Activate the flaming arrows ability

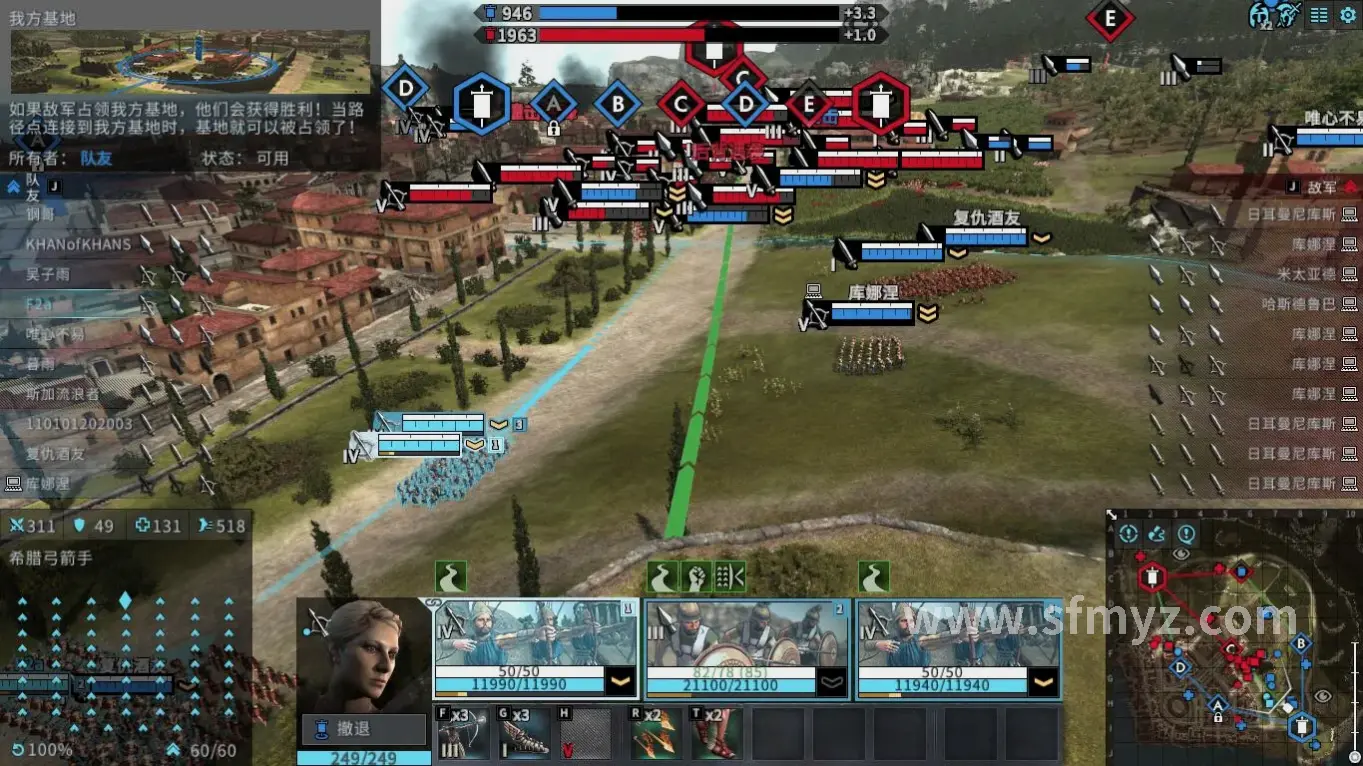tap(655, 734)
